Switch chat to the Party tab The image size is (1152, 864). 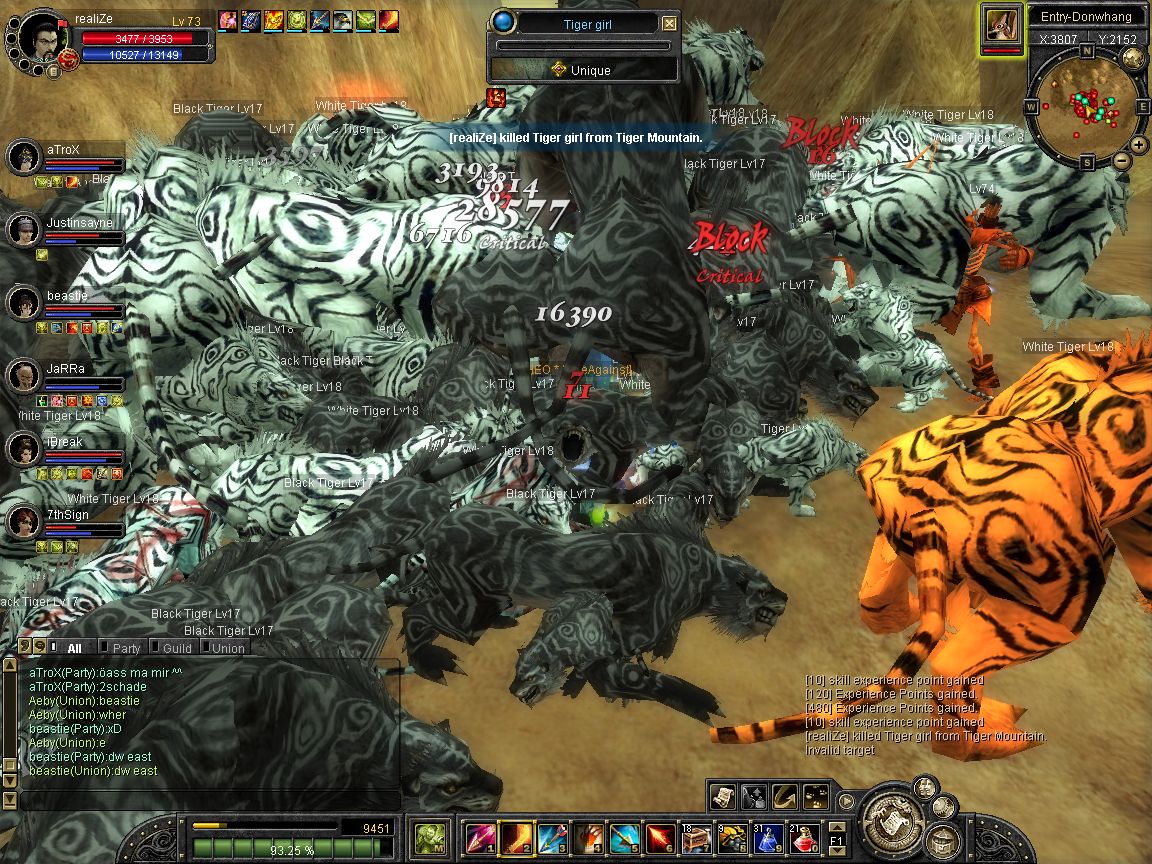tap(126, 648)
